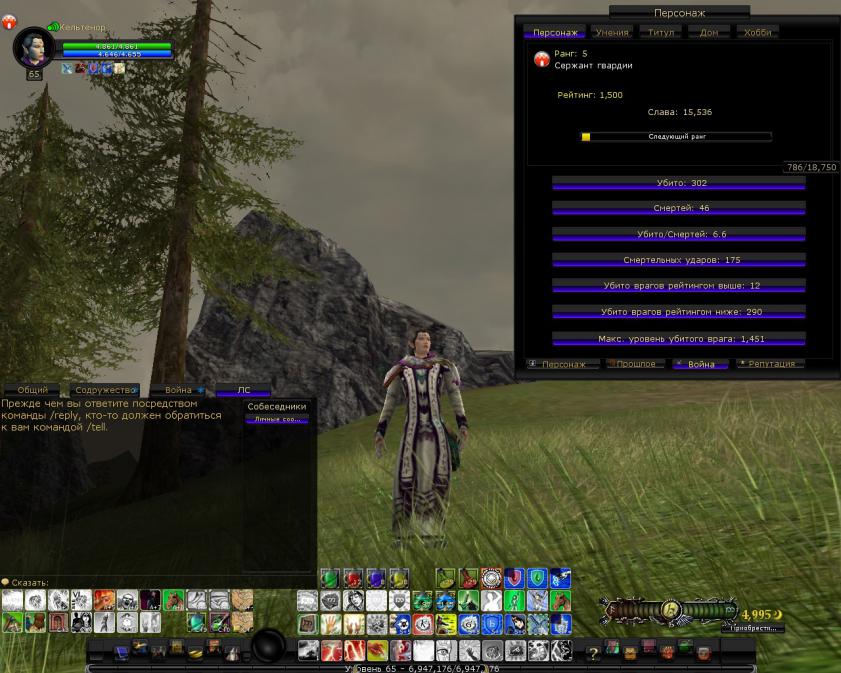
Task: Click the red mushroom icon at top left
Action: (9, 22)
